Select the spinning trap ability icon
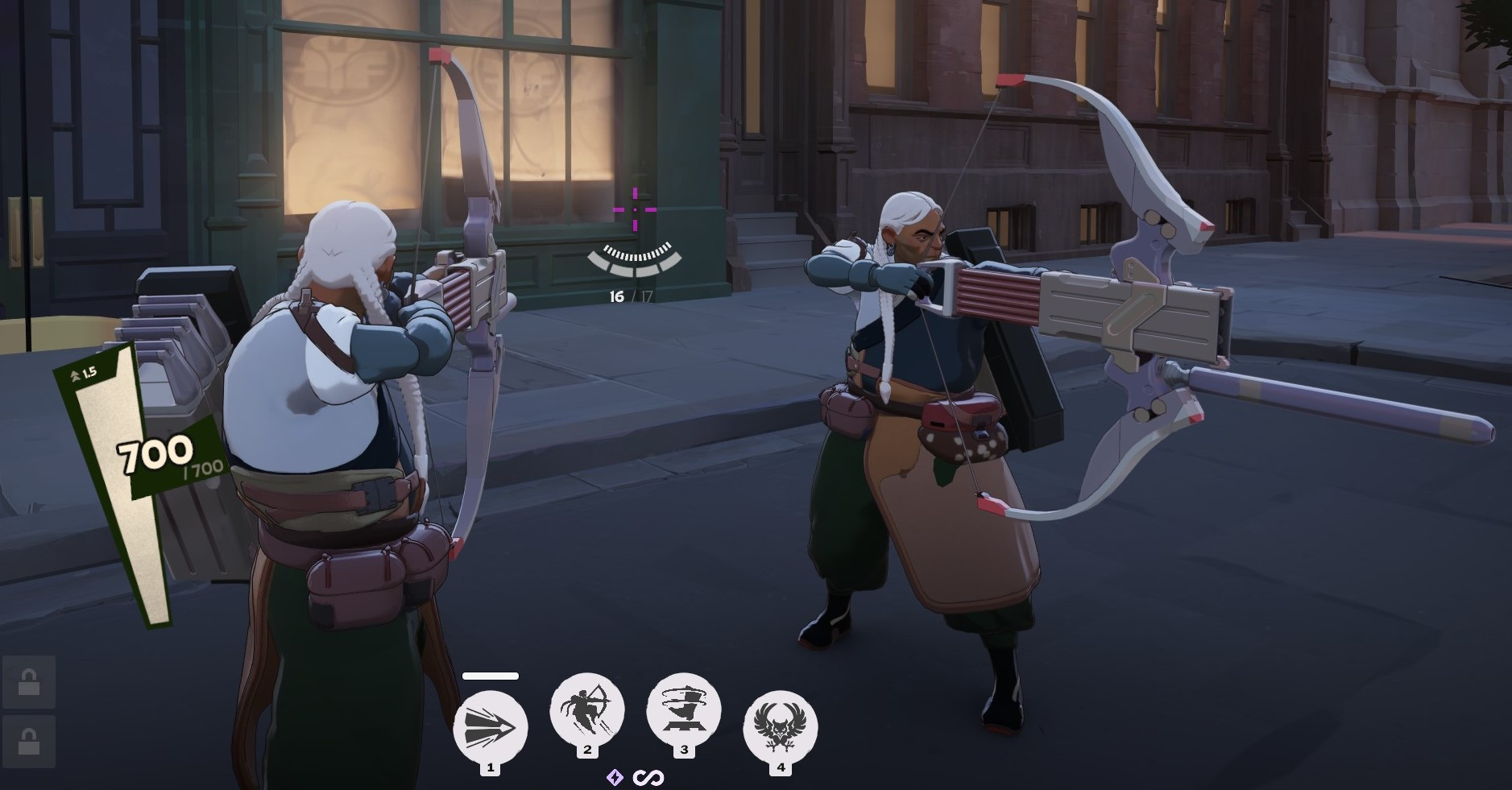 (x=683, y=709)
